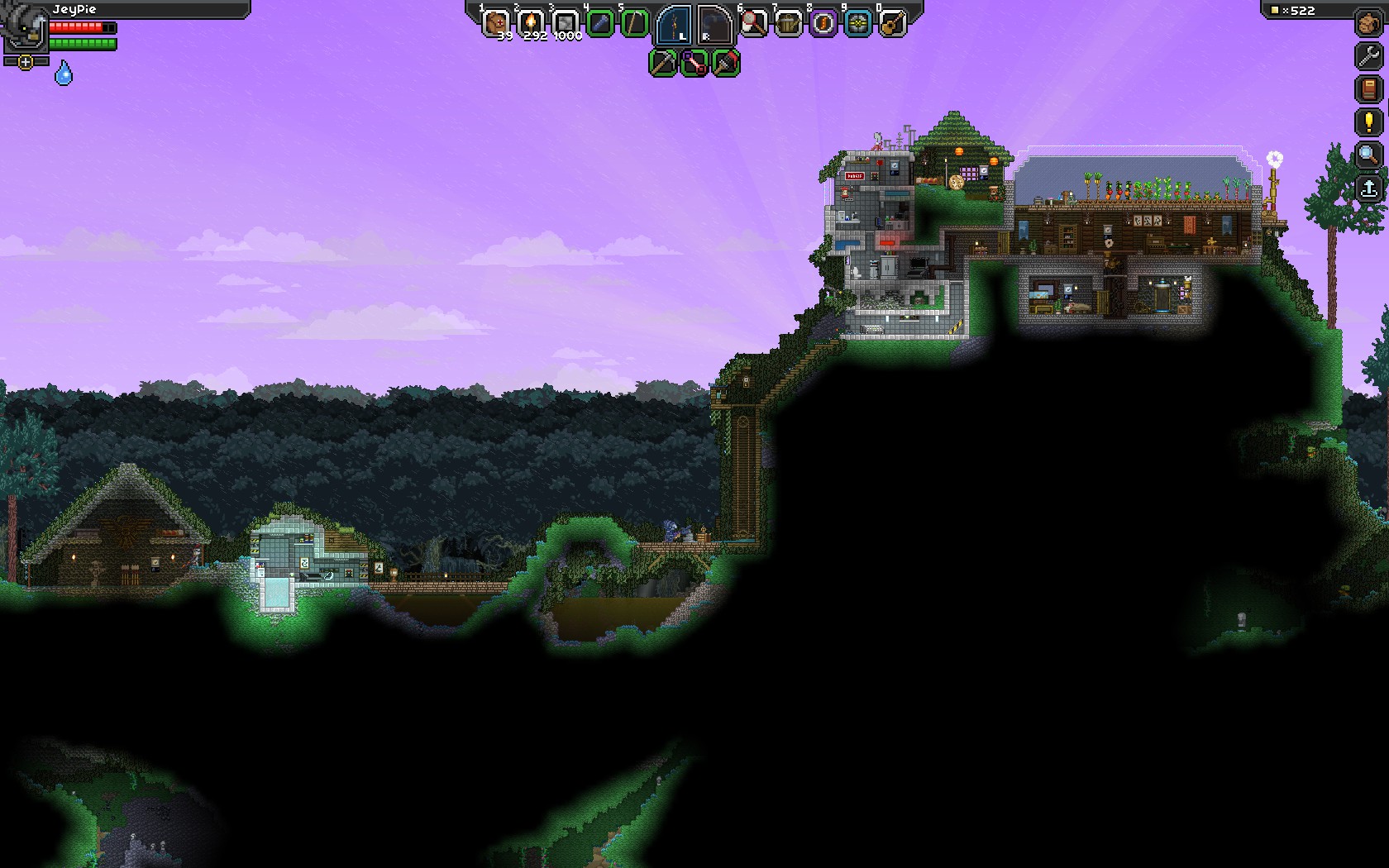Select the Matter Manipulator pickaxe tool
The width and height of the screenshot is (1389, 868).
point(663,63)
